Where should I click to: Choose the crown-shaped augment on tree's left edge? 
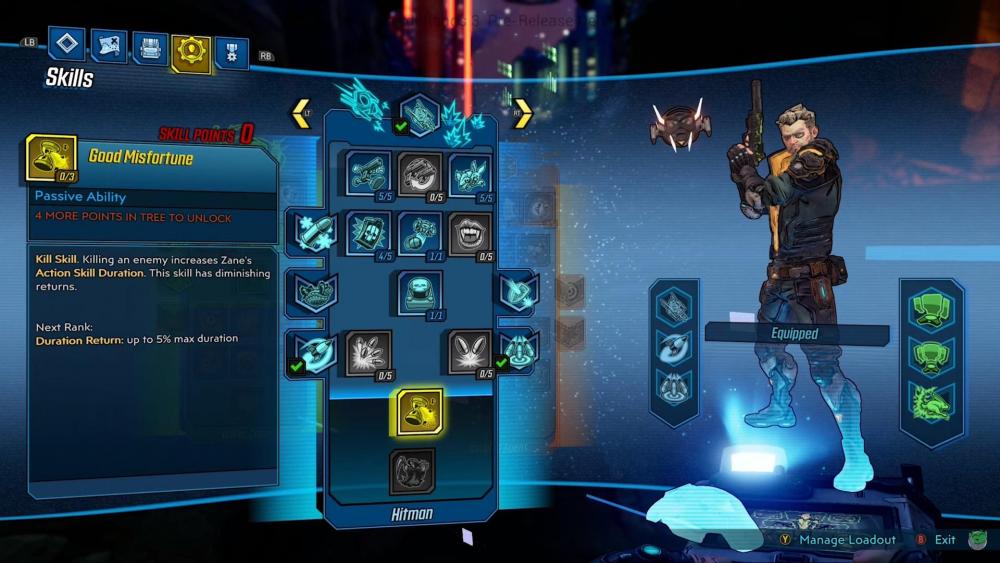(x=309, y=292)
